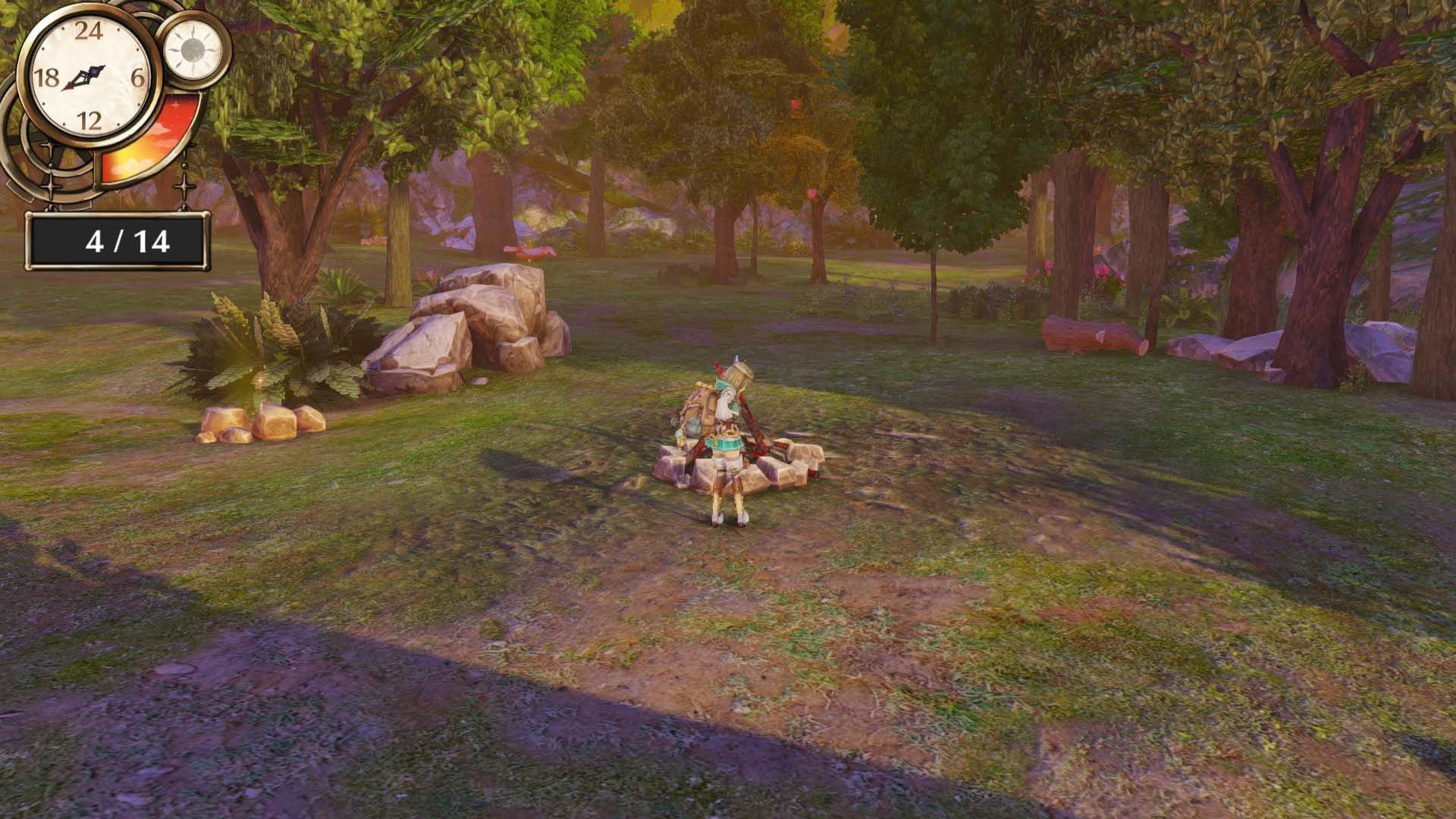
Task: Click the "24" numeral atop the clock
Action: [89, 30]
